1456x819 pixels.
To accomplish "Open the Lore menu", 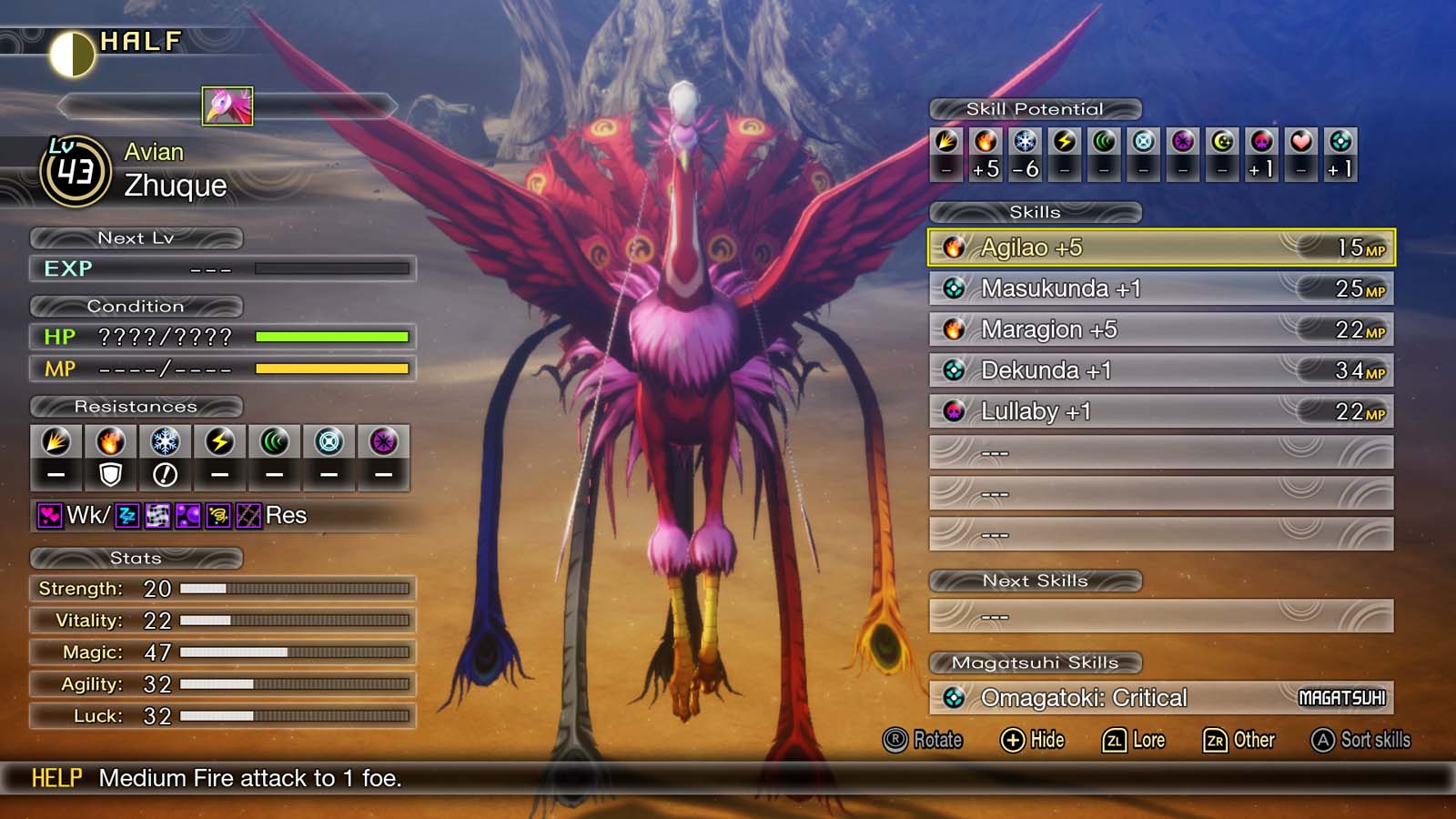I will [1136, 740].
